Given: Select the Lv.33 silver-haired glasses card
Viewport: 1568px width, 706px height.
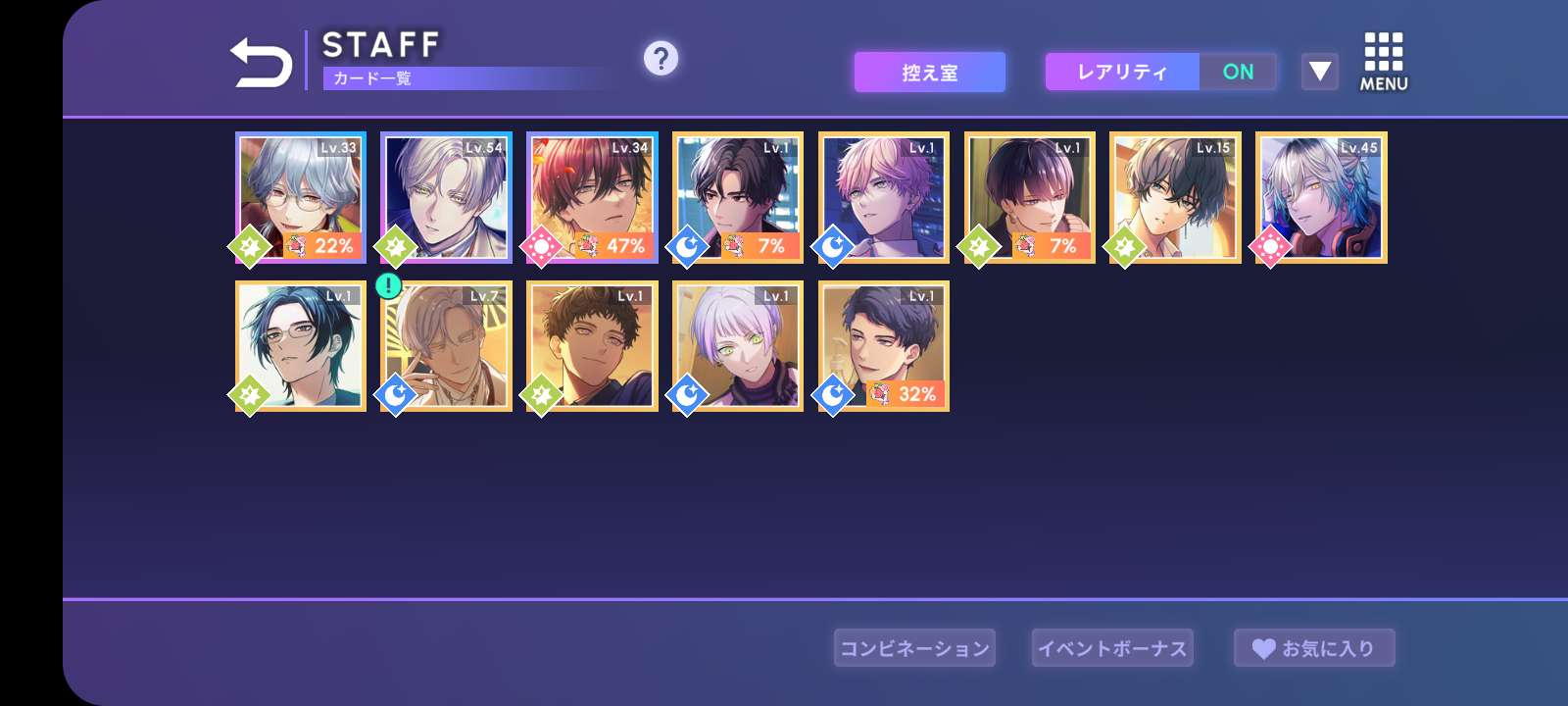Looking at the screenshot, I should 301,197.
